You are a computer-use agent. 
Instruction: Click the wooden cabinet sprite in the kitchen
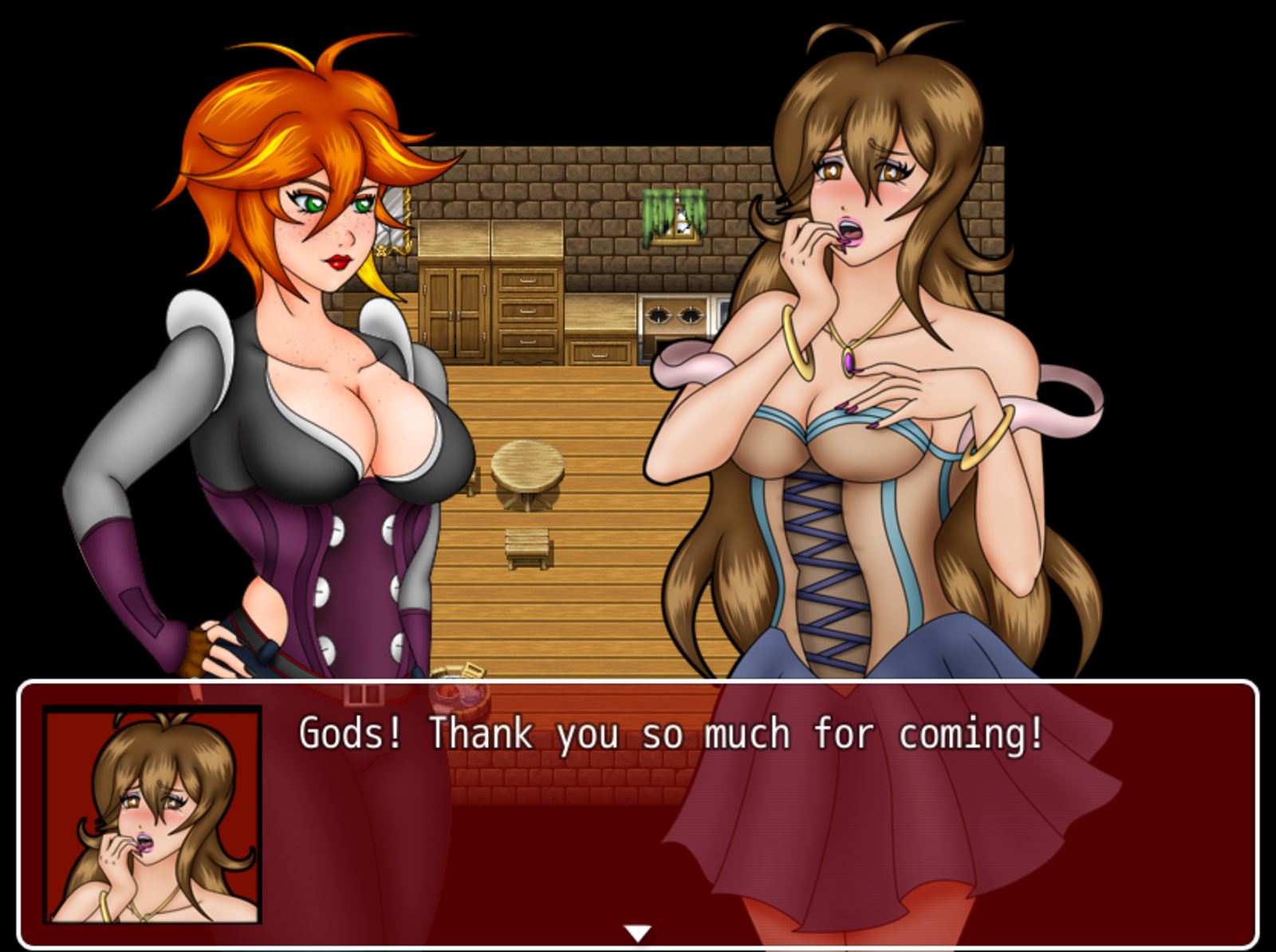455,311
